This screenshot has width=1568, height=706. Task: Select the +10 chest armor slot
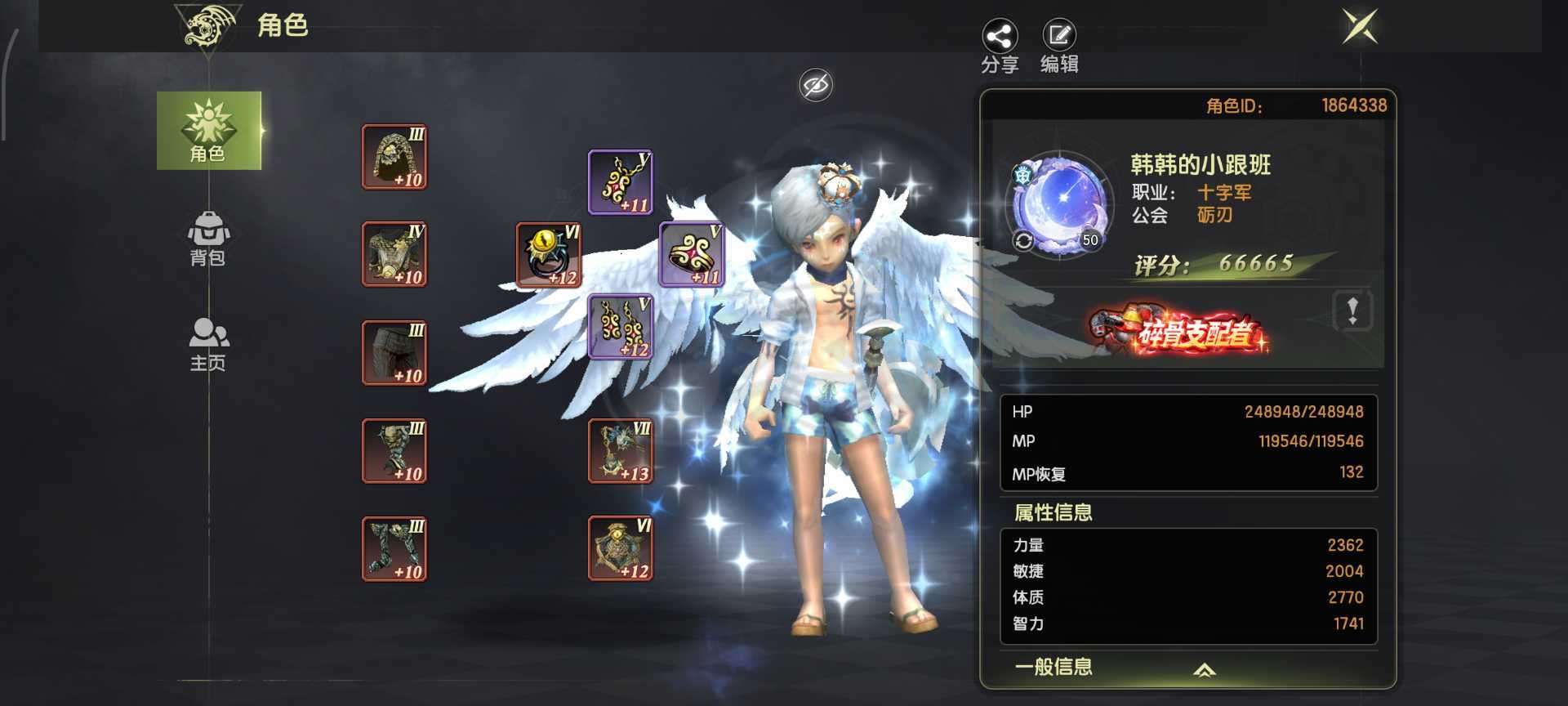coord(394,254)
